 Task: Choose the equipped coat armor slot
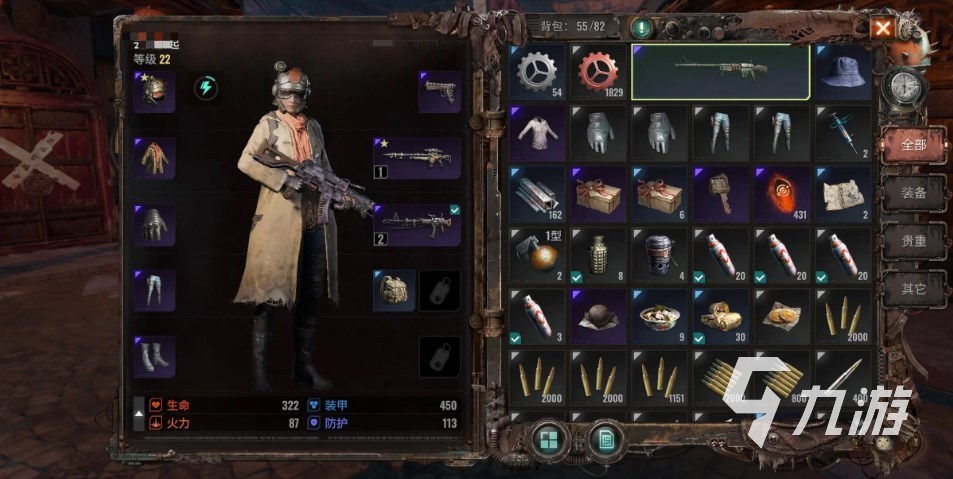[x=155, y=158]
